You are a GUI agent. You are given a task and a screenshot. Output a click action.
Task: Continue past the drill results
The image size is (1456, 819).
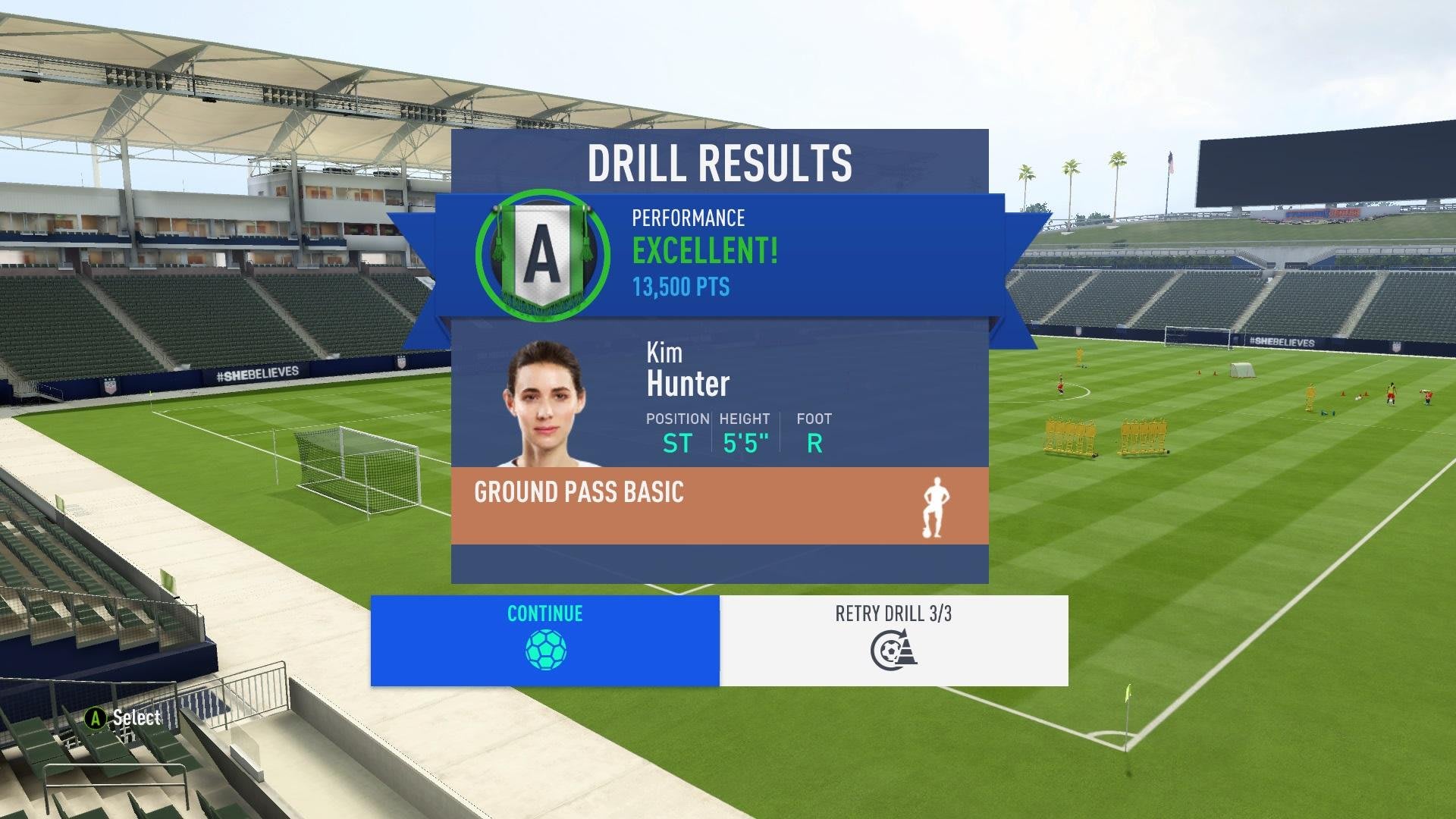click(544, 640)
